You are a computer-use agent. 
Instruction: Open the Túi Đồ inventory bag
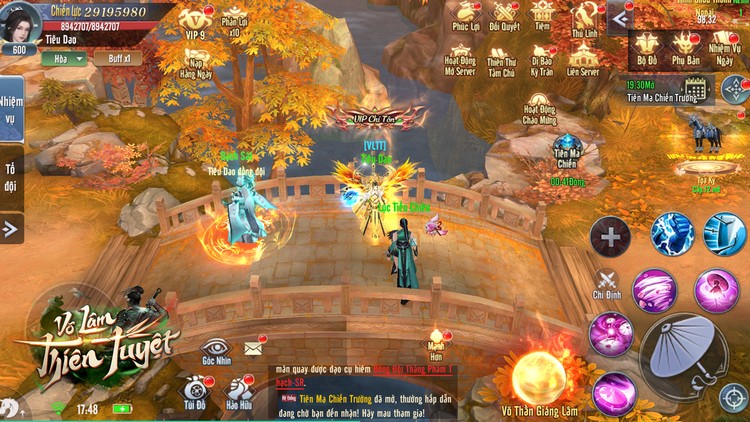coord(195,391)
